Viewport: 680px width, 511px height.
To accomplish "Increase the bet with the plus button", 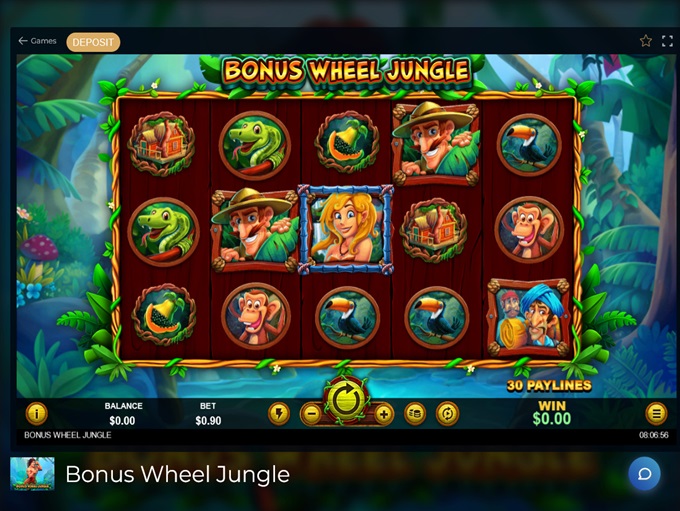I will click(x=383, y=414).
